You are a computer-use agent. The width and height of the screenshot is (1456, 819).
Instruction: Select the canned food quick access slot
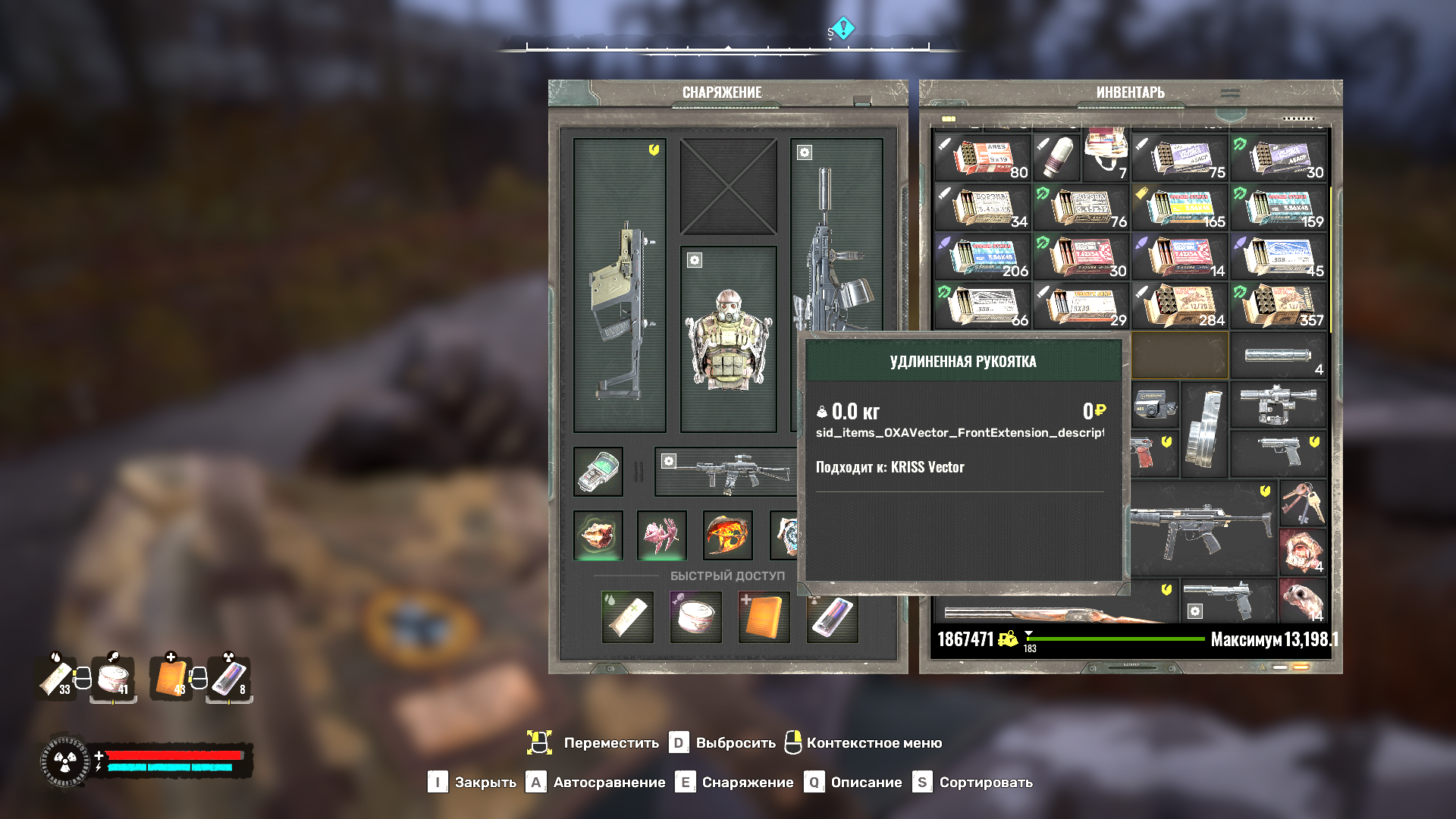click(695, 617)
